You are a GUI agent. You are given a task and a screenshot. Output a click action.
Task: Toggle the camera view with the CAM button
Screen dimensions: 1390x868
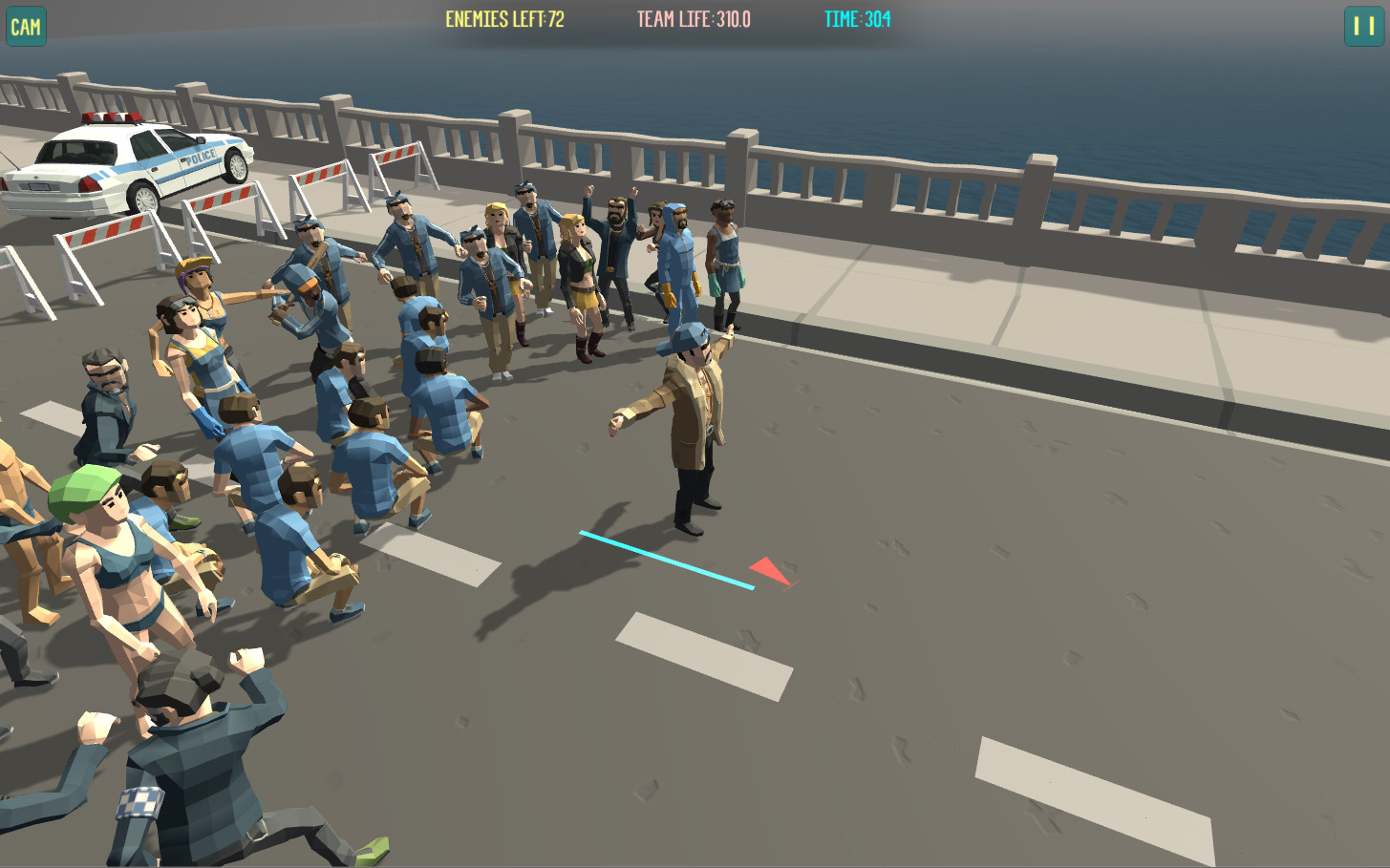pyautogui.click(x=26, y=27)
